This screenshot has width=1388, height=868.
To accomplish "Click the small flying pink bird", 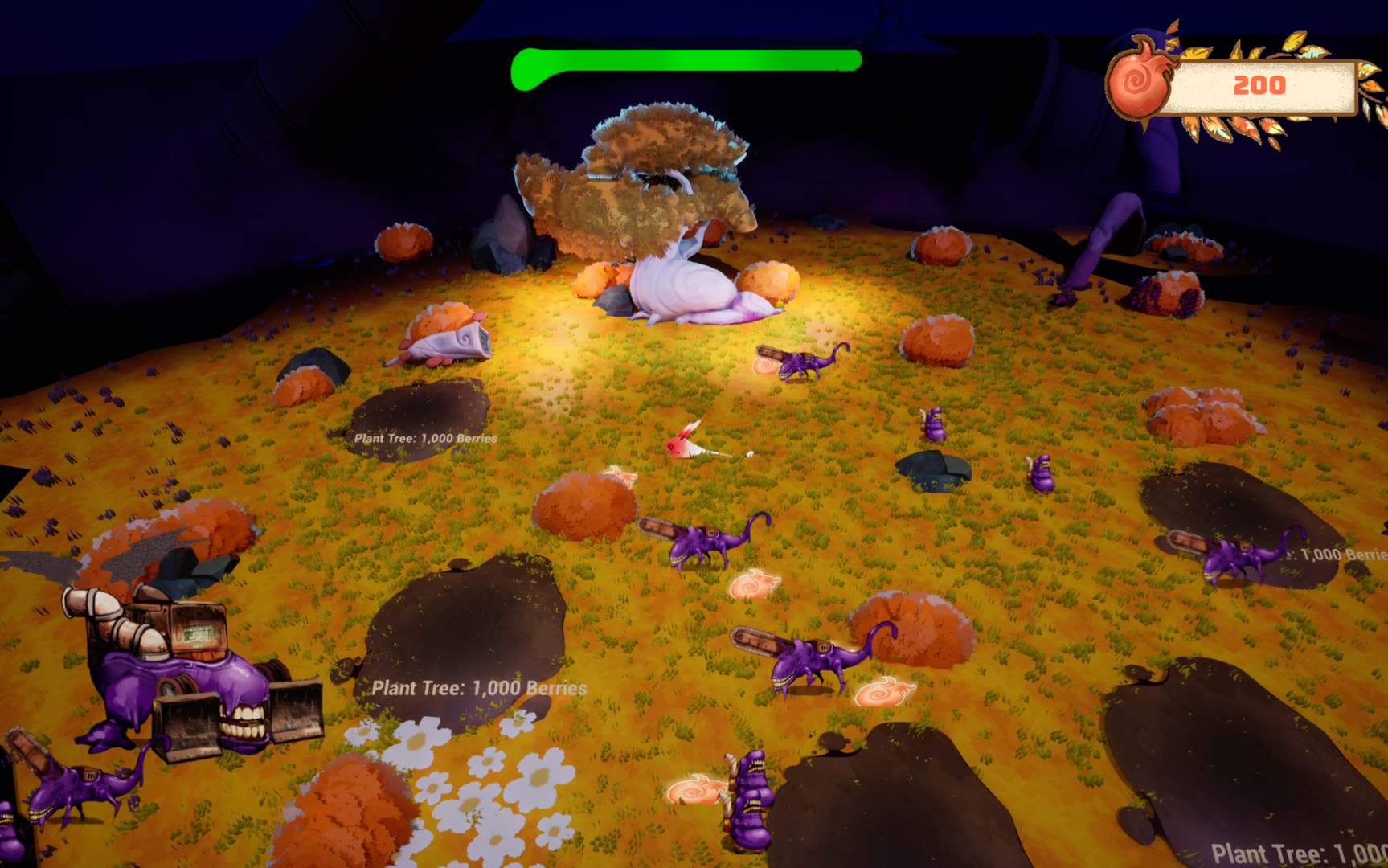I will pyautogui.click(x=685, y=446).
